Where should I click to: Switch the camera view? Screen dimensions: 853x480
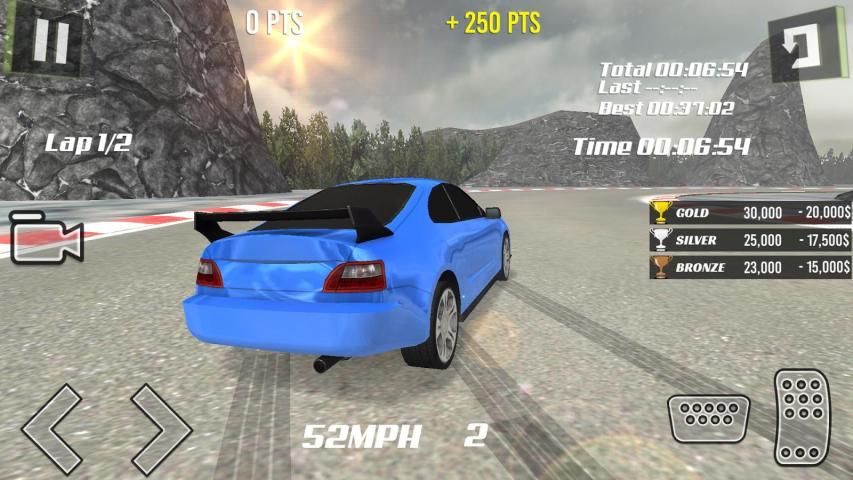[x=46, y=238]
